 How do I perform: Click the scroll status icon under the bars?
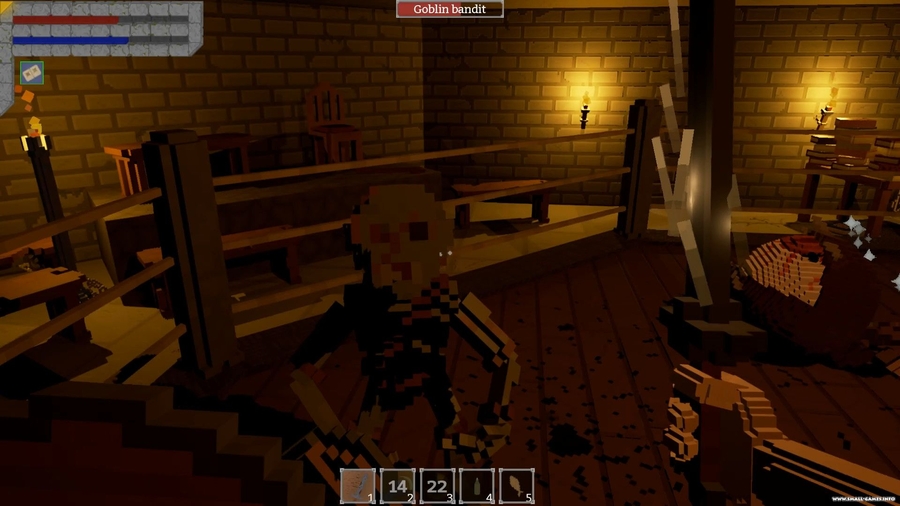tap(31, 73)
